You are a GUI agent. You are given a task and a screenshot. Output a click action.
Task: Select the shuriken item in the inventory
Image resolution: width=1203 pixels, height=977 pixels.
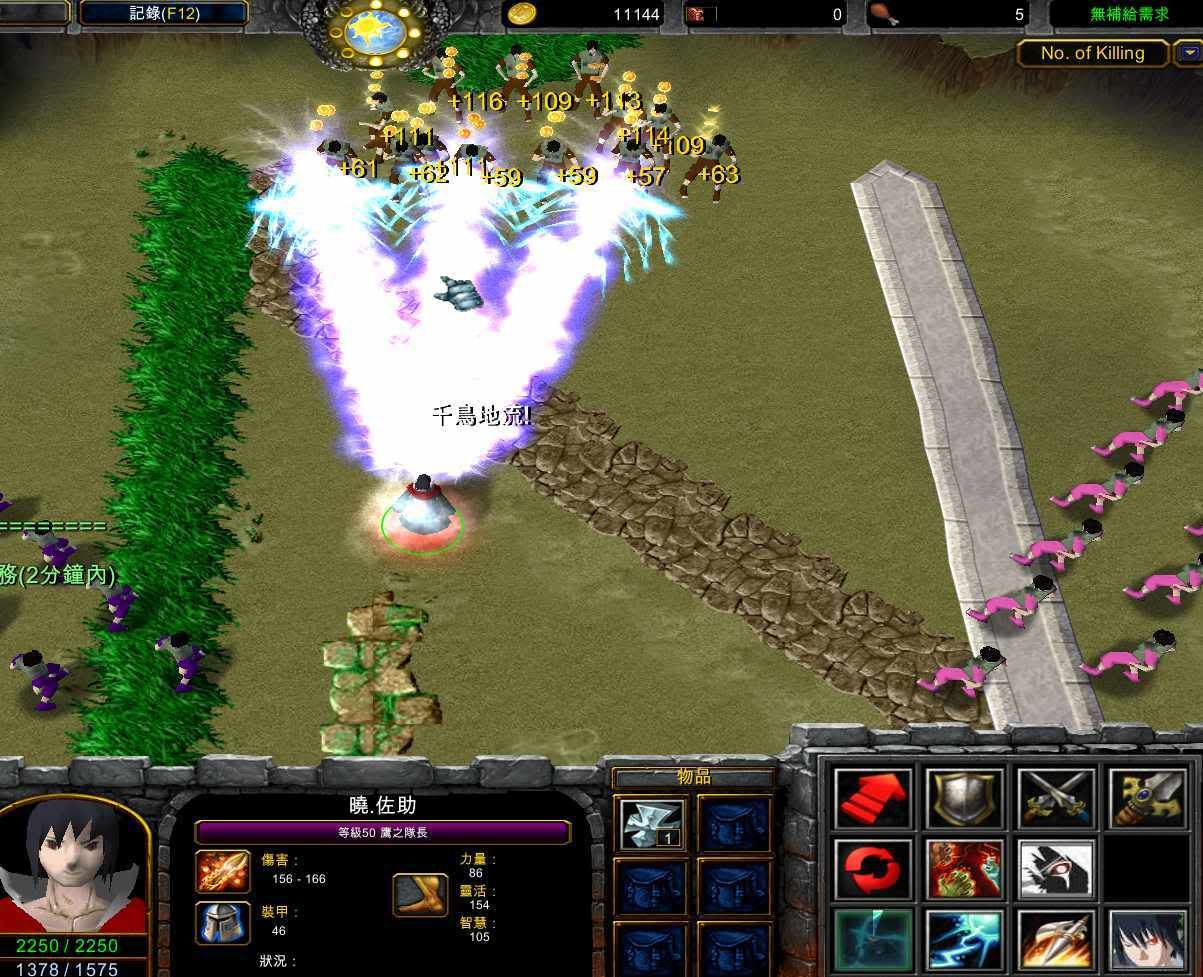(x=651, y=824)
